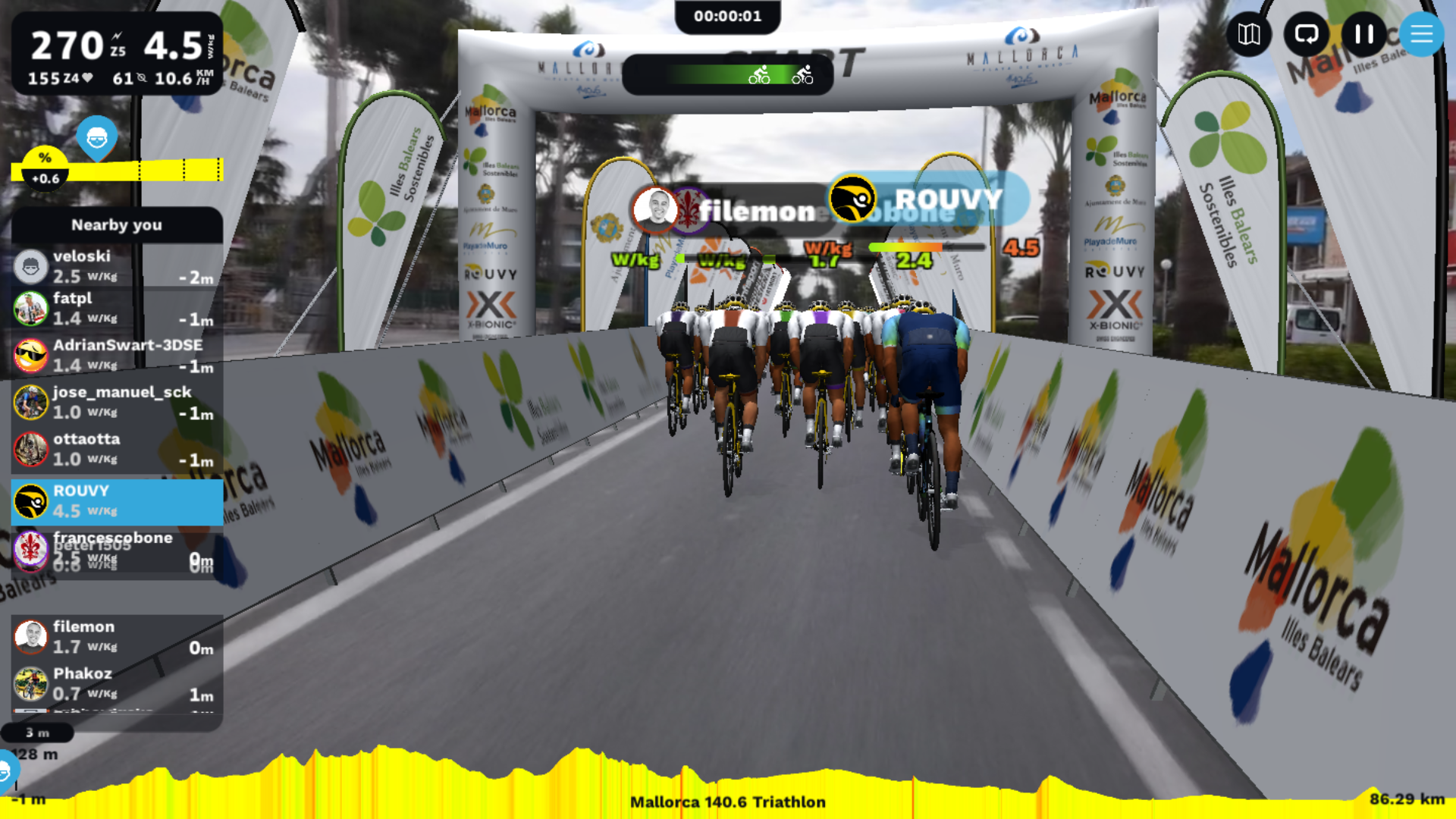Choose Phakoz rider row

117,683
